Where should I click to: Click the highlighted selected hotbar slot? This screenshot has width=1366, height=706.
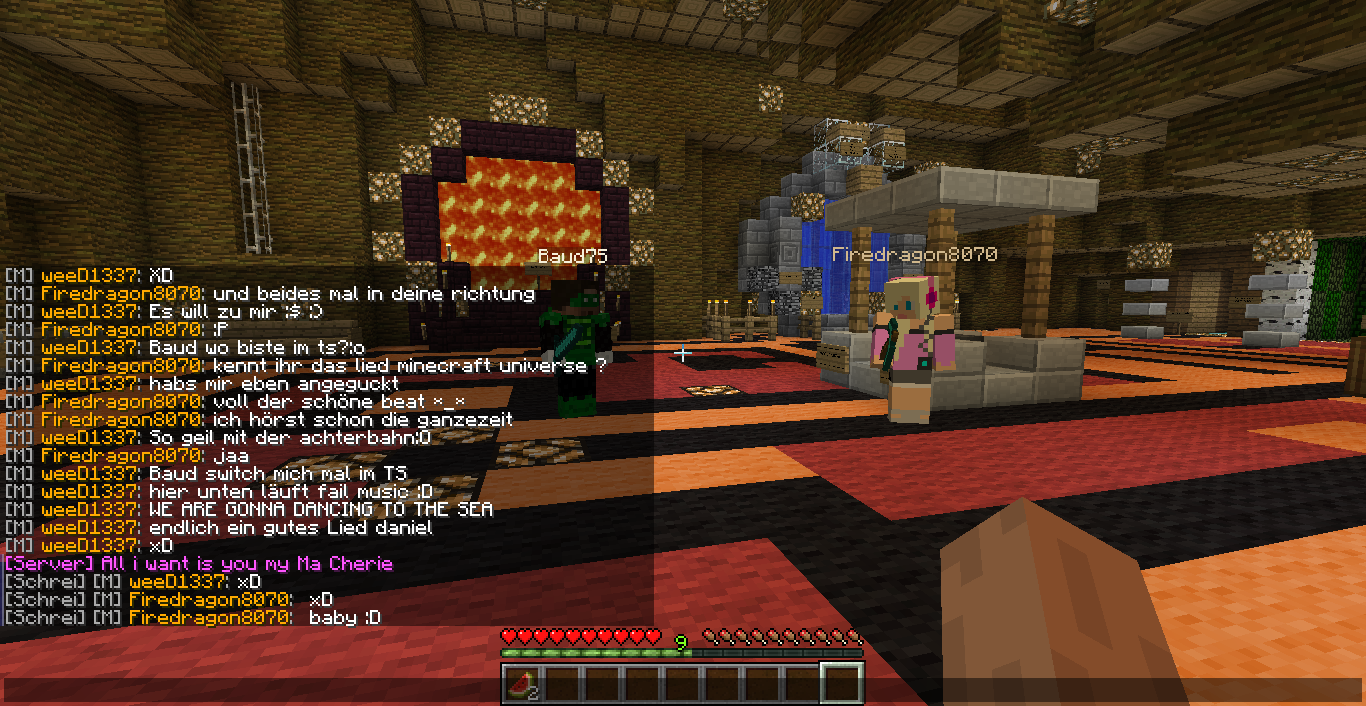coord(842,684)
